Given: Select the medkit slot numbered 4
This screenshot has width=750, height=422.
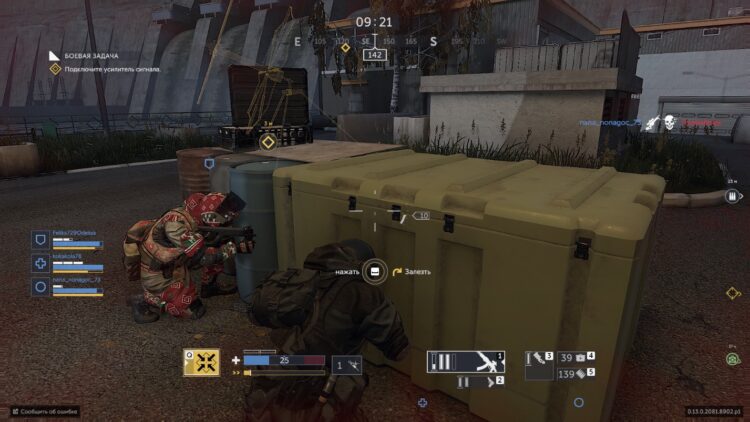Looking at the screenshot, I should (577, 356).
